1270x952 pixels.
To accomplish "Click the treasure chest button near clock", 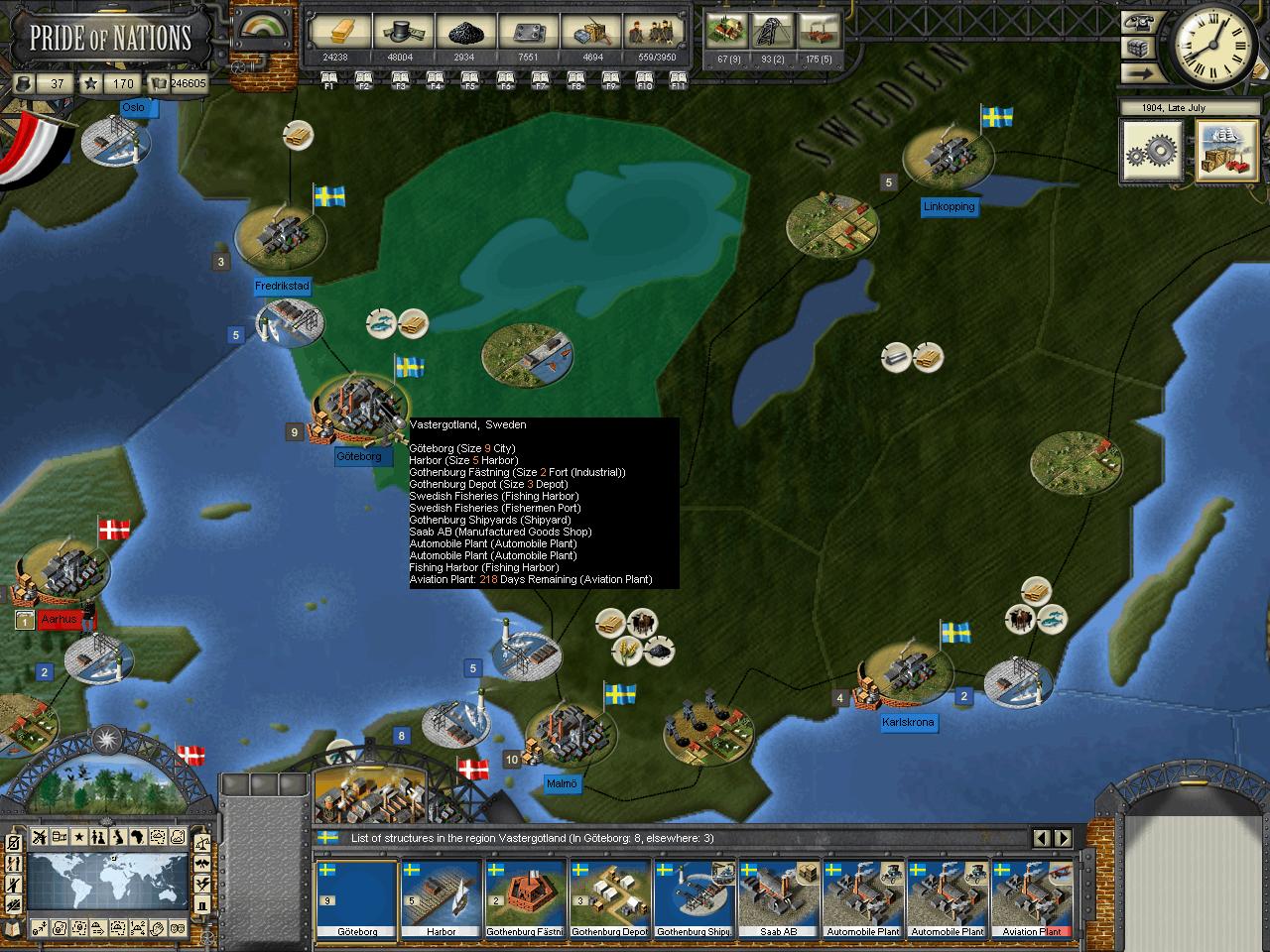I will [1138, 47].
